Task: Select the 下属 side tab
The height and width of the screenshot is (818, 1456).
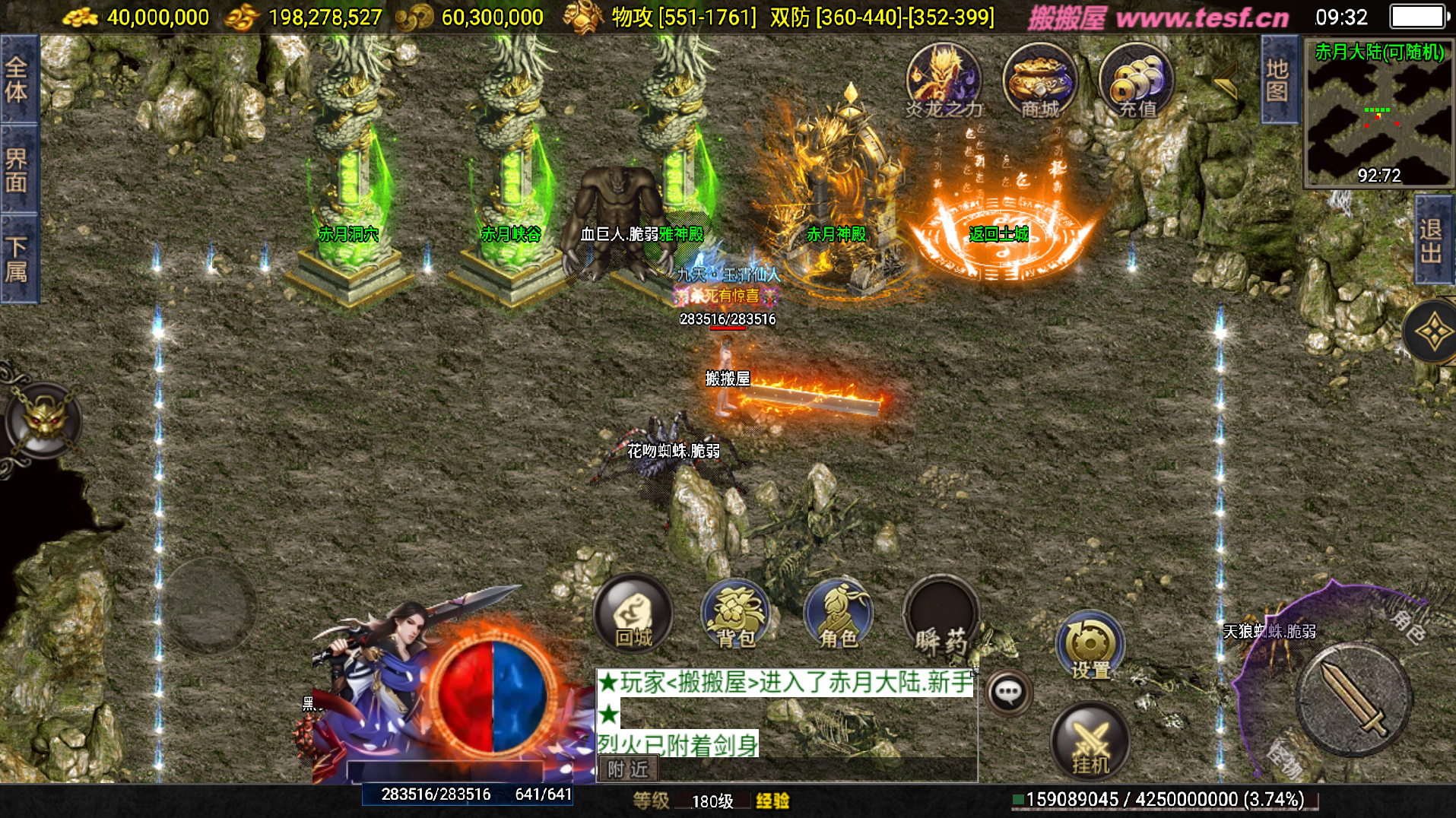Action: pyautogui.click(x=17, y=259)
